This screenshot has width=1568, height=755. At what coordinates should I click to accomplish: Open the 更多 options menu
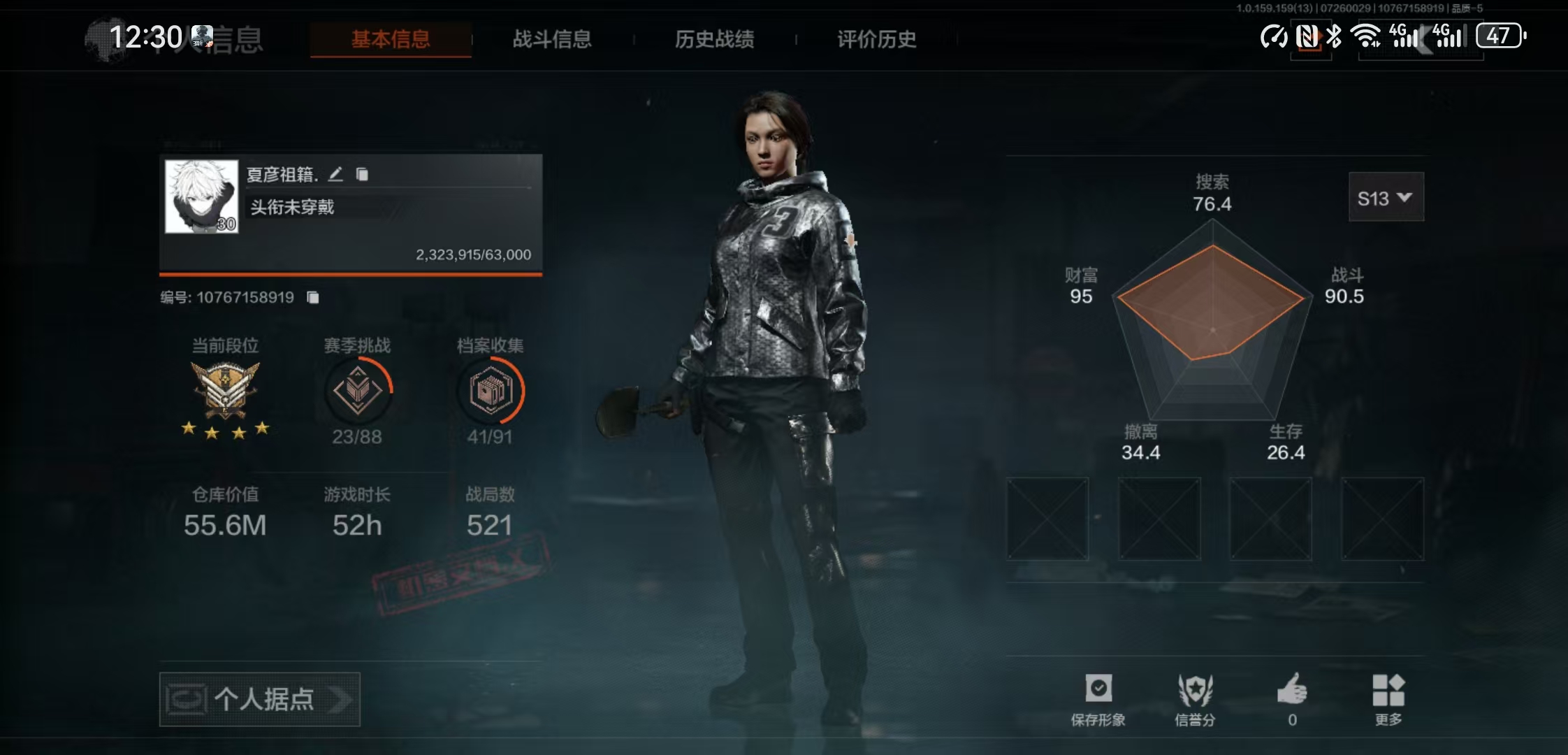(1388, 699)
